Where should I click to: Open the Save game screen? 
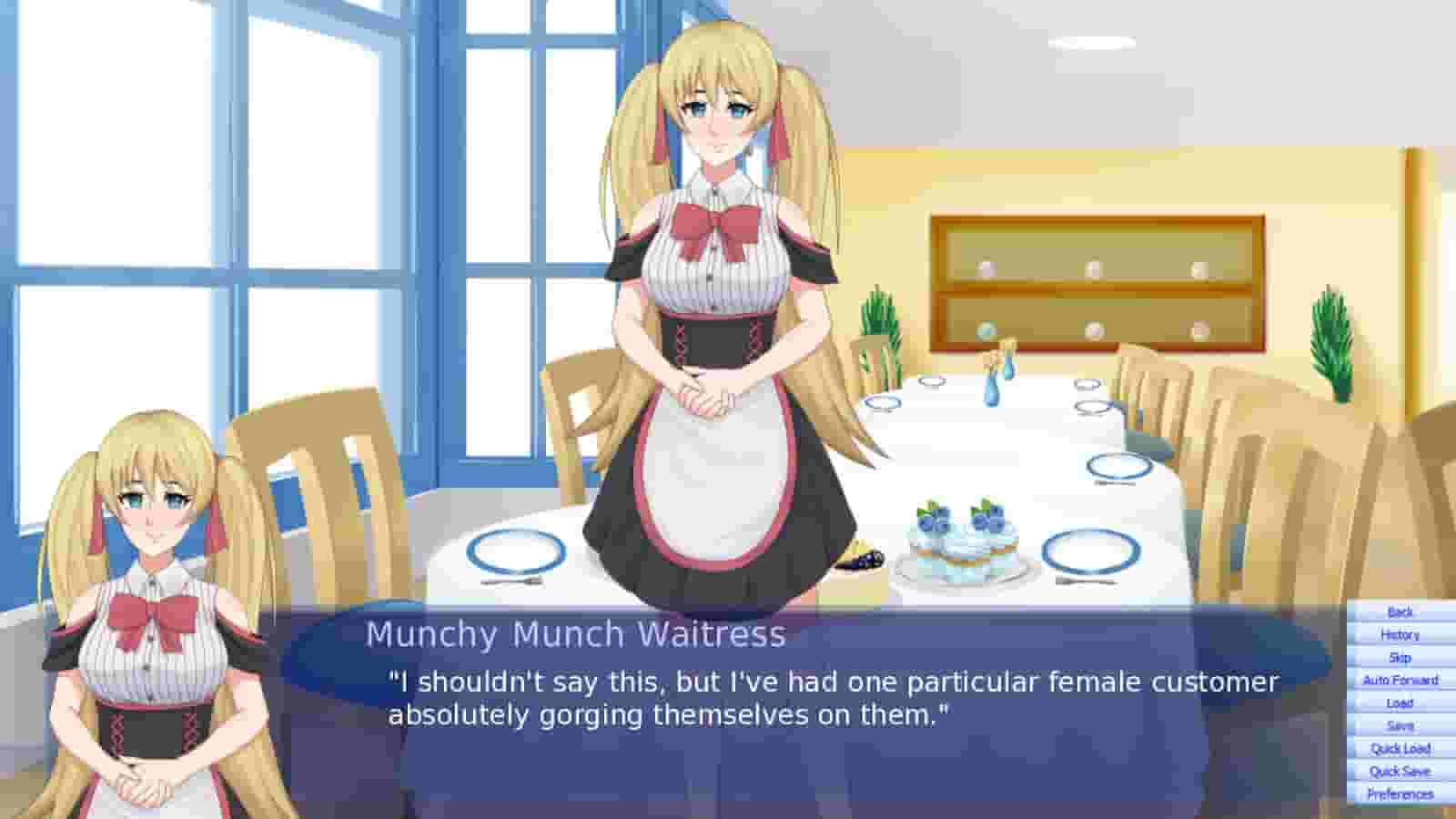click(1400, 725)
